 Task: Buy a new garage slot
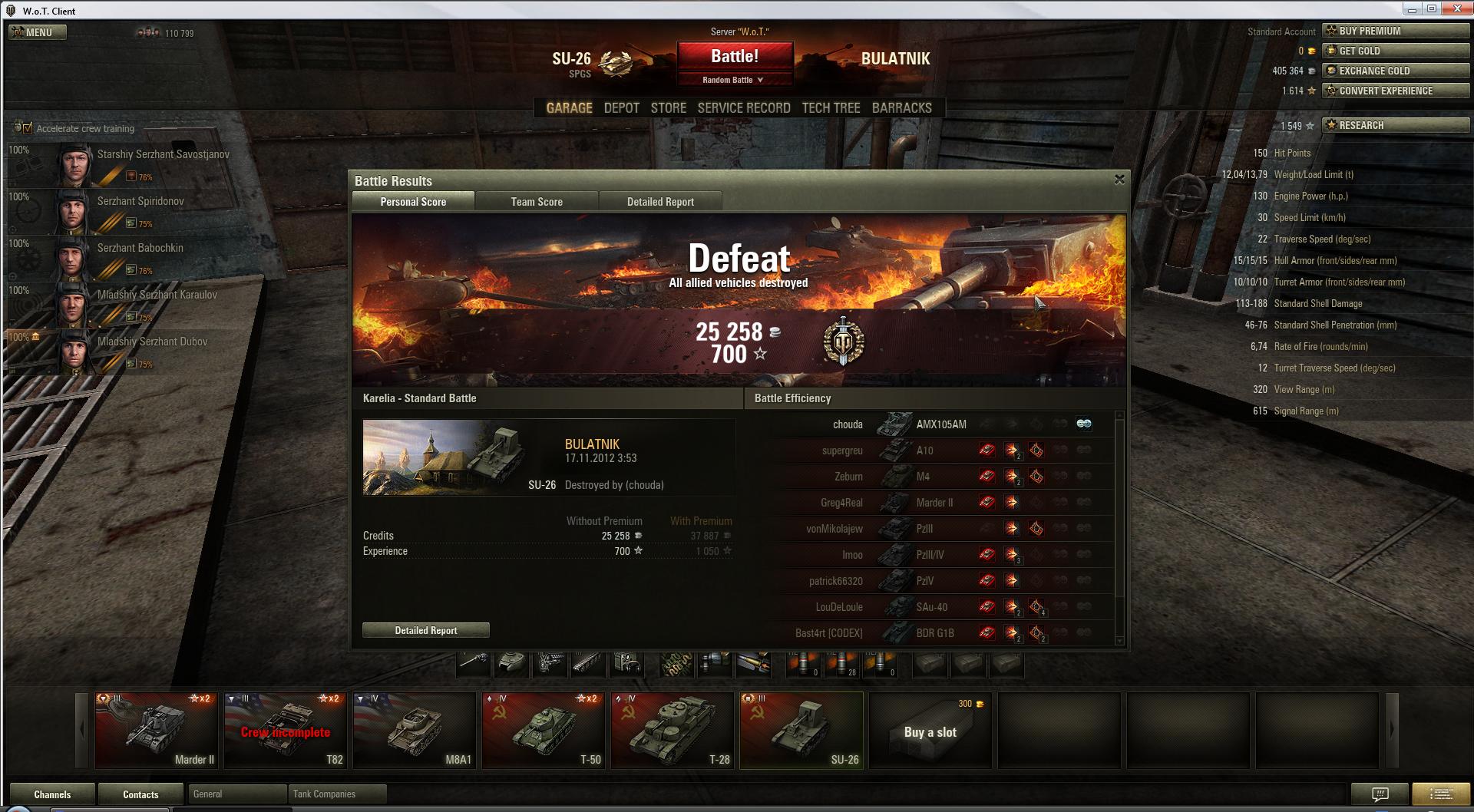tap(930, 731)
